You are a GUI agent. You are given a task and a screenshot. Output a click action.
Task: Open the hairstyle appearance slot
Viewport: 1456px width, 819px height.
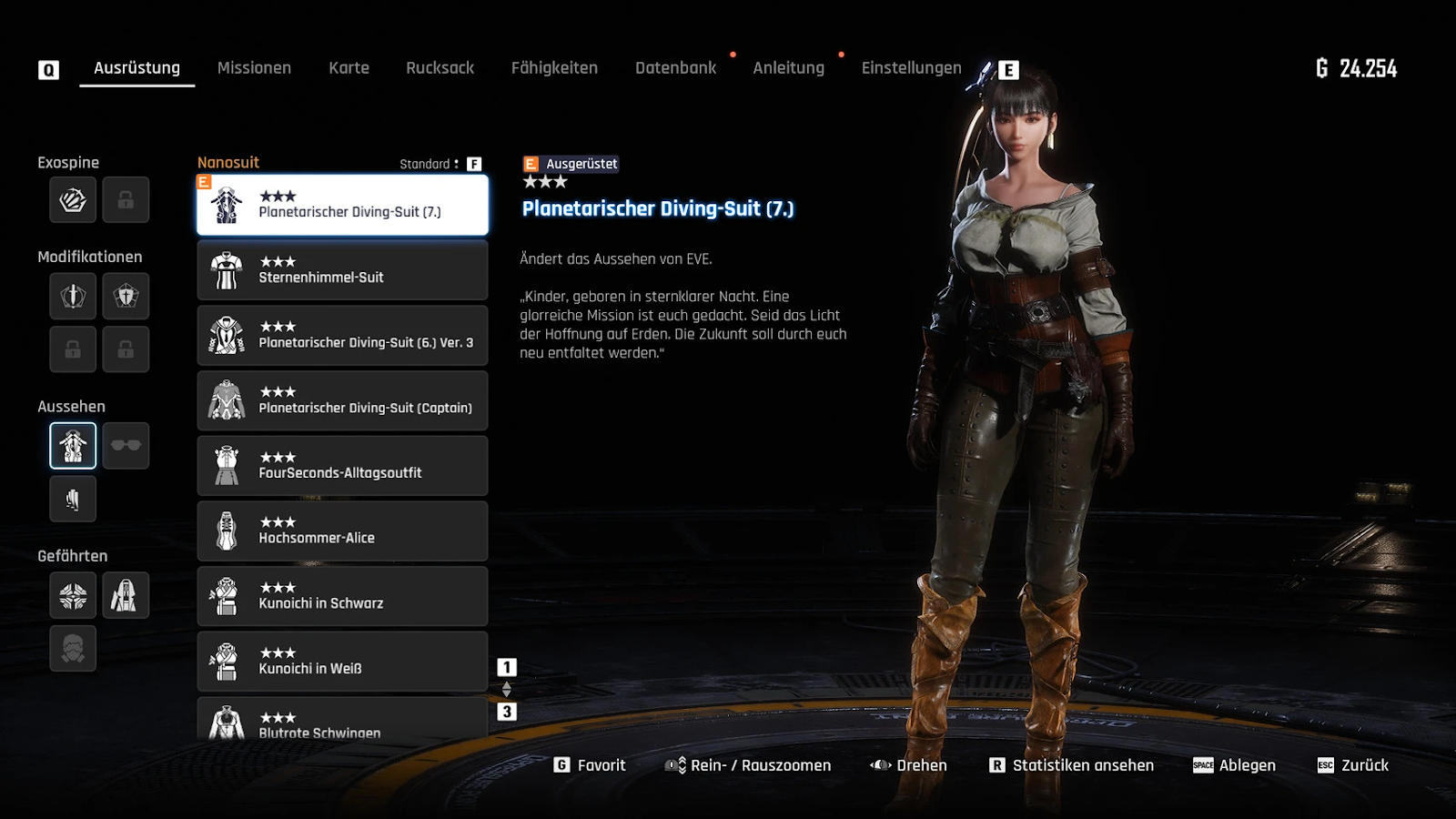point(73,499)
